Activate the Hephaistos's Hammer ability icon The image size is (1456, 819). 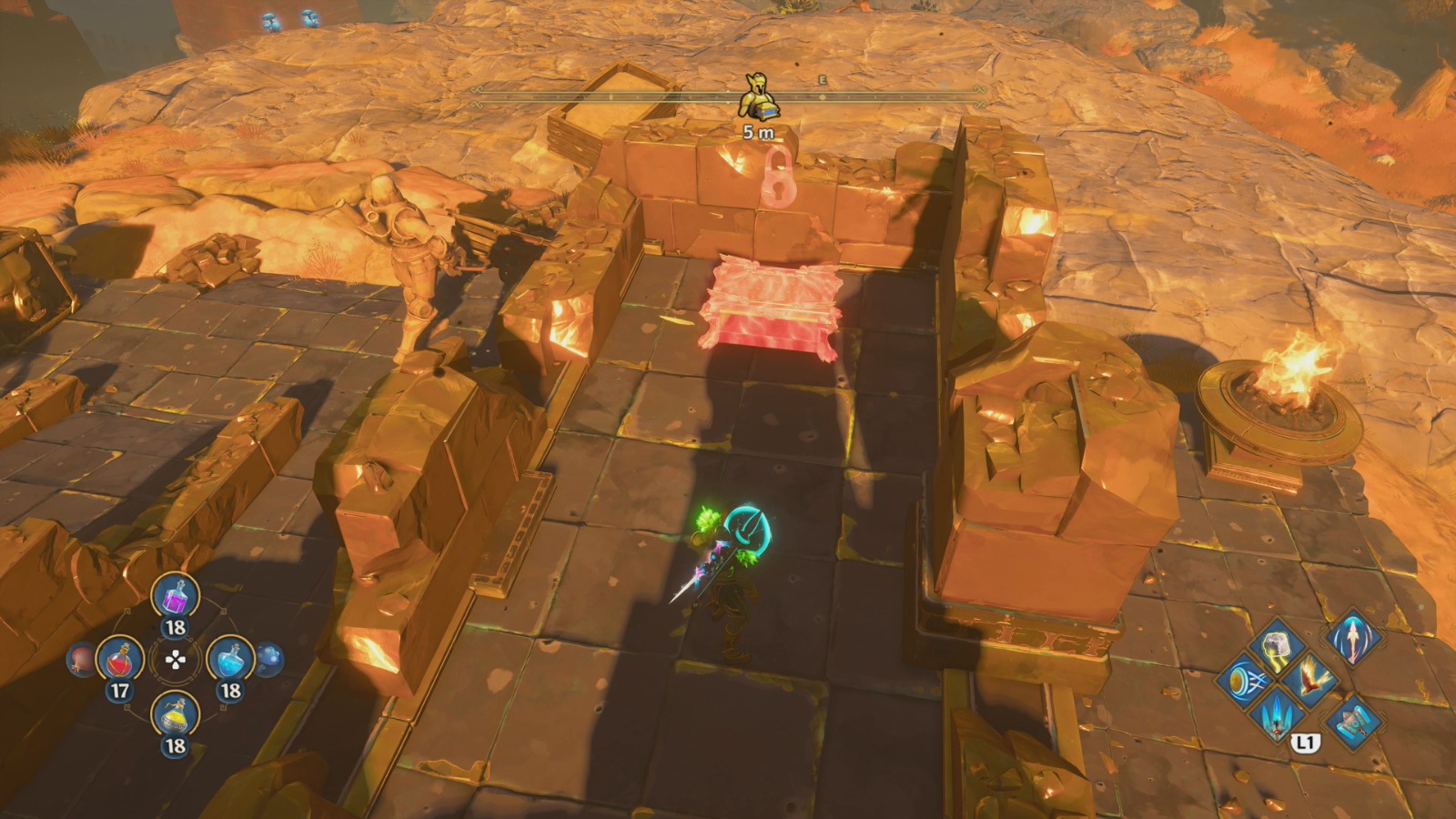point(1352,723)
